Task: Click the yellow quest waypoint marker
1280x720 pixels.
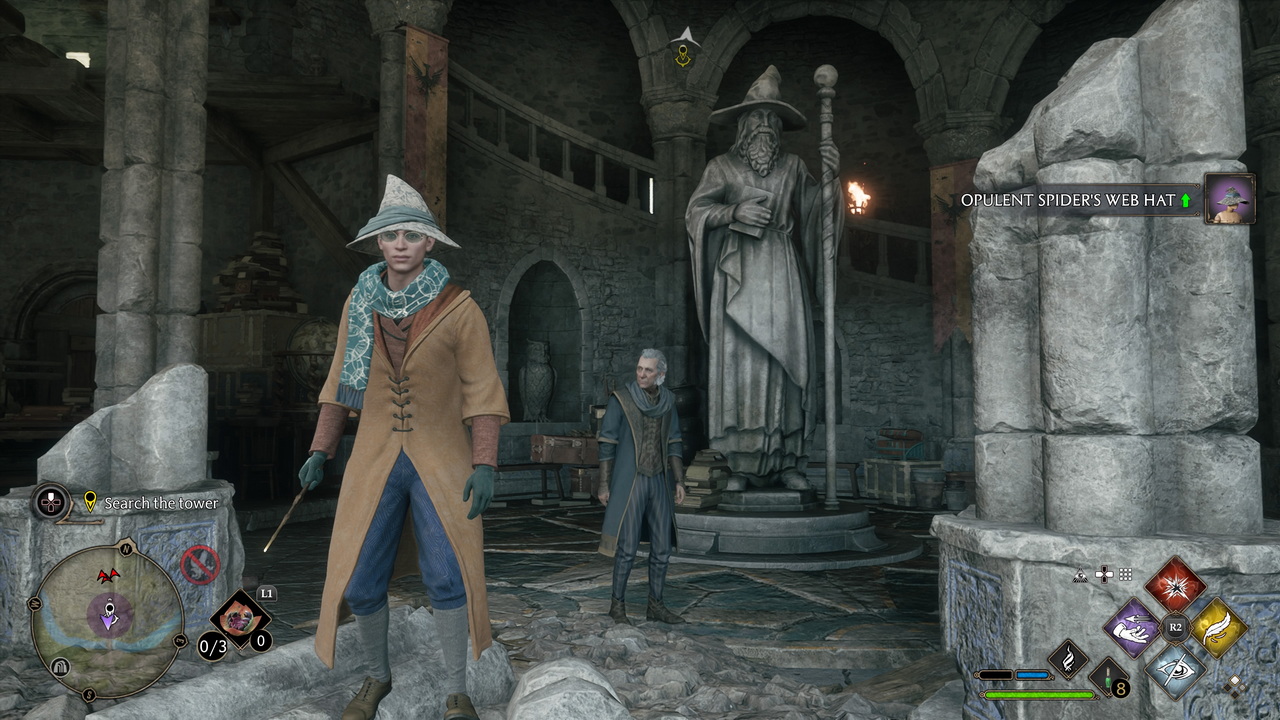Action: click(x=683, y=57)
